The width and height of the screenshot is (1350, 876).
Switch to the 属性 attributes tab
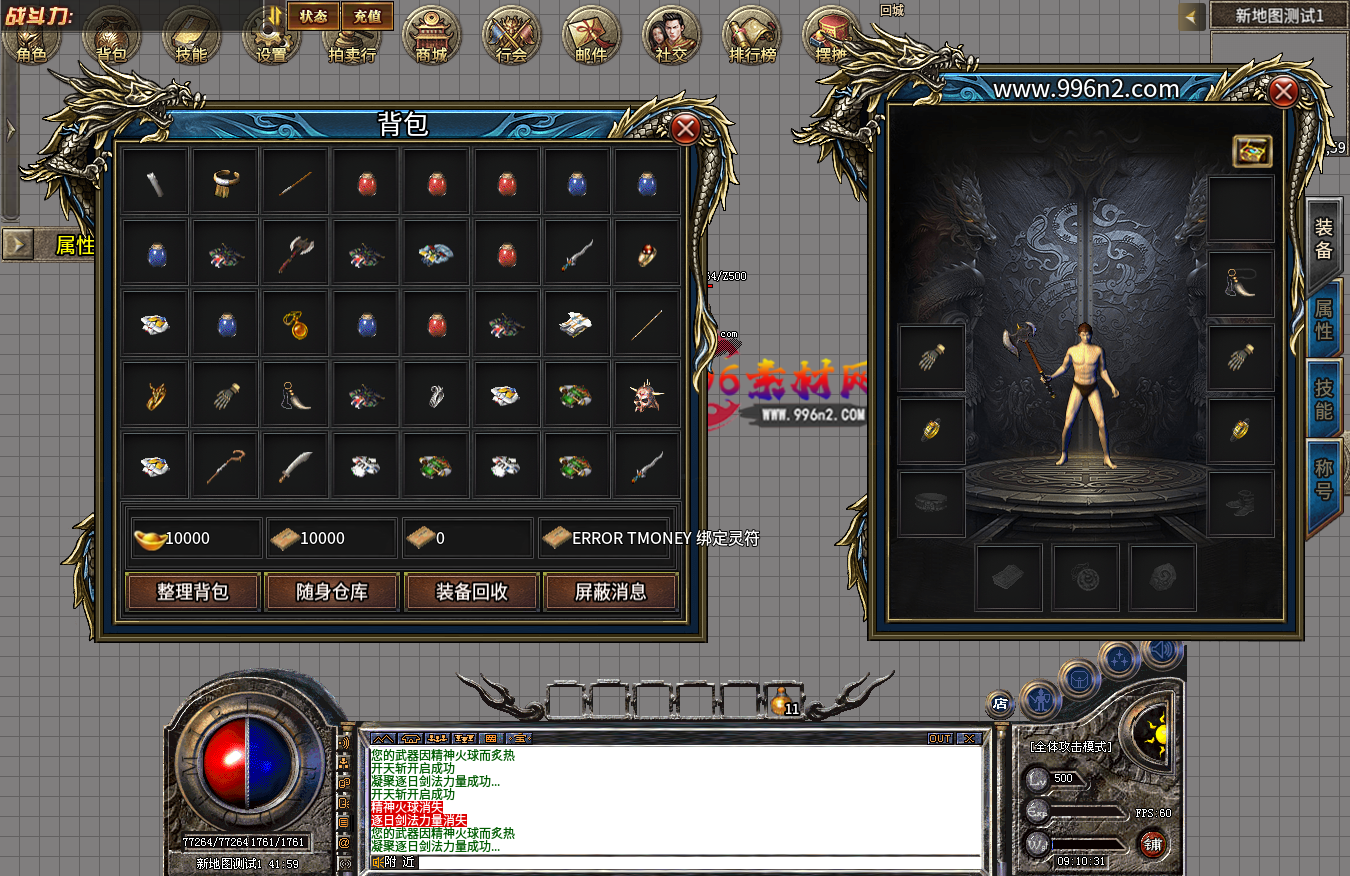[1324, 319]
